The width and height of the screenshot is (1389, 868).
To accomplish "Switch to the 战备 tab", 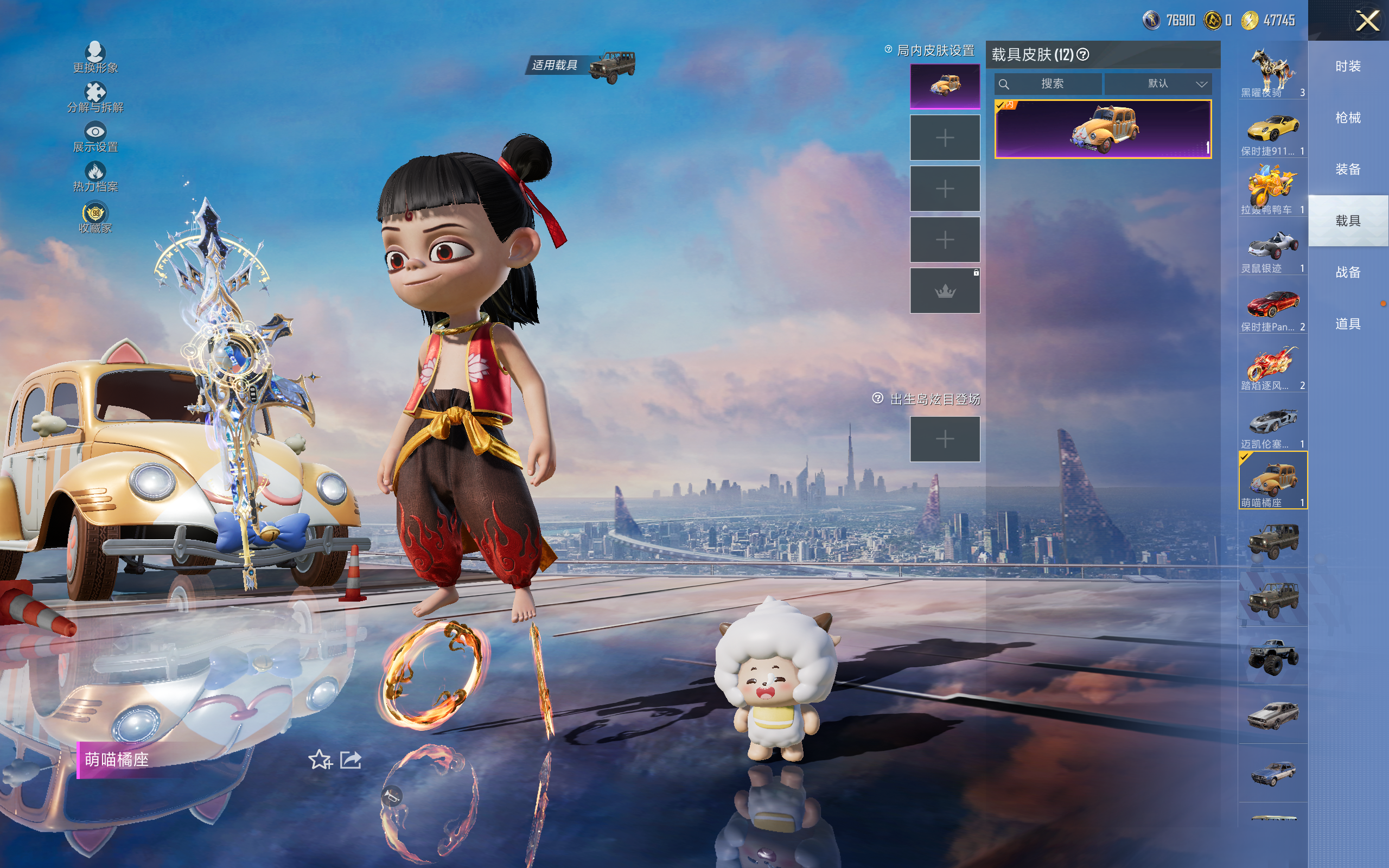I will pyautogui.click(x=1348, y=272).
